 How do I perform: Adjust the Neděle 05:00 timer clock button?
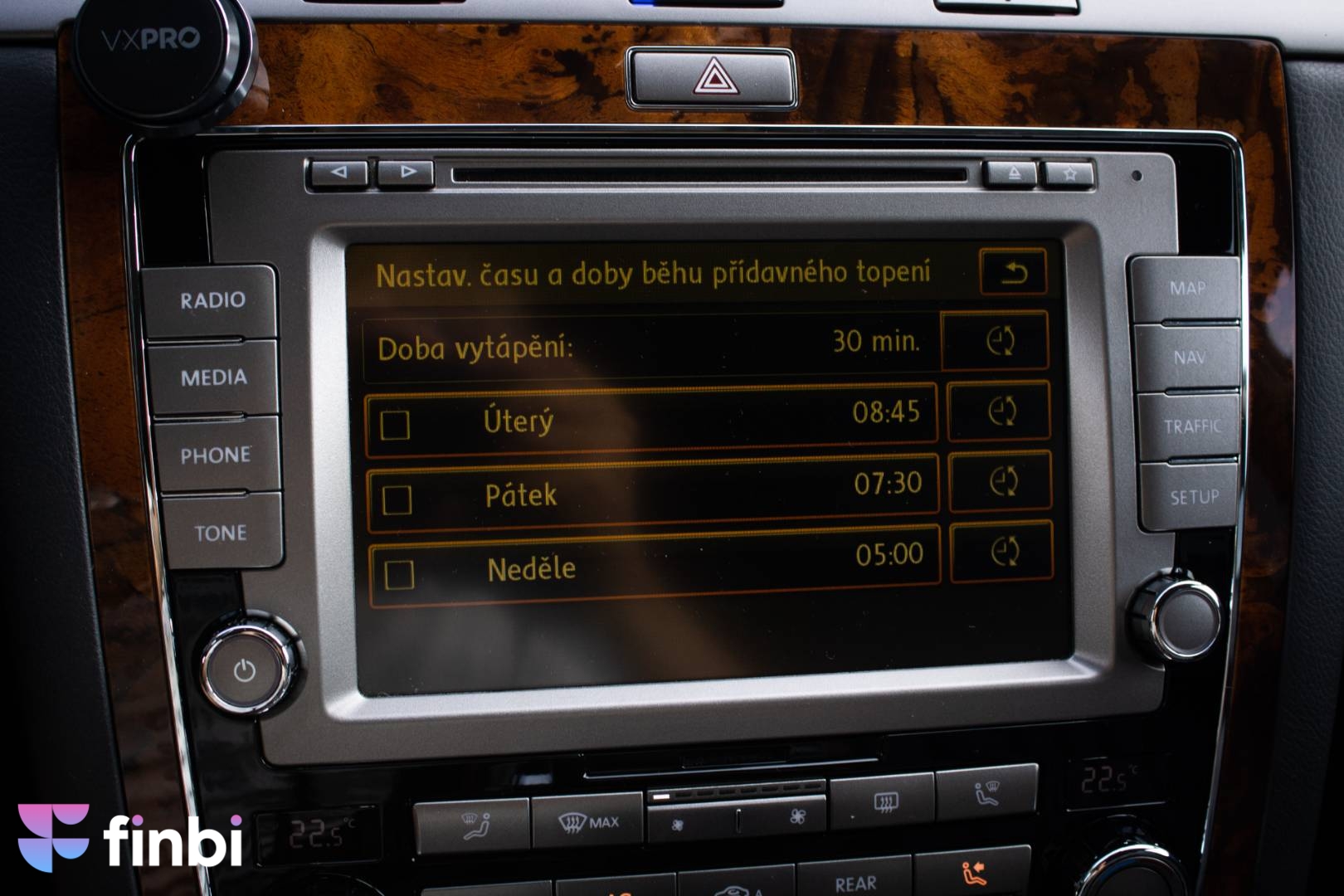(x=1003, y=552)
